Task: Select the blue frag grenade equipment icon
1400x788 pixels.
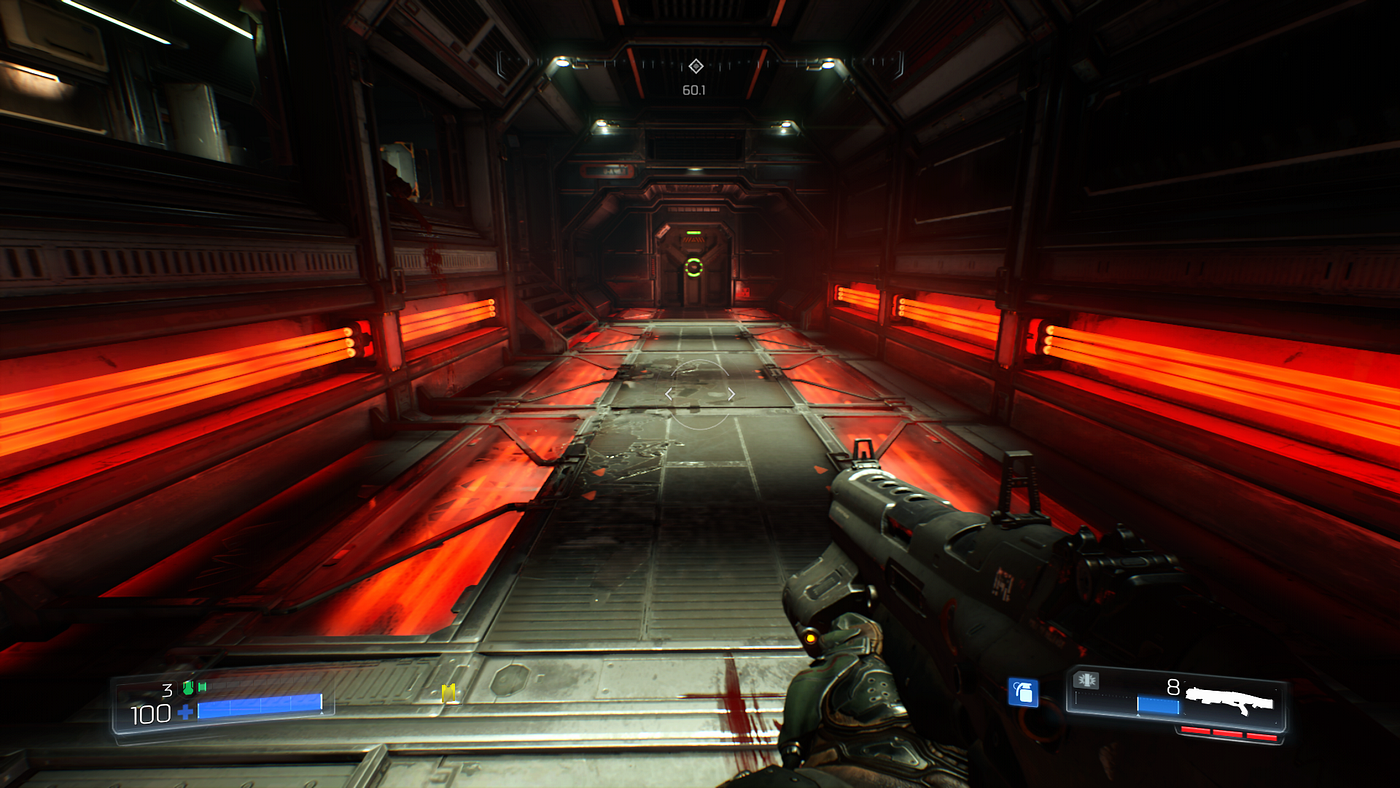Action: pyautogui.click(x=1022, y=692)
